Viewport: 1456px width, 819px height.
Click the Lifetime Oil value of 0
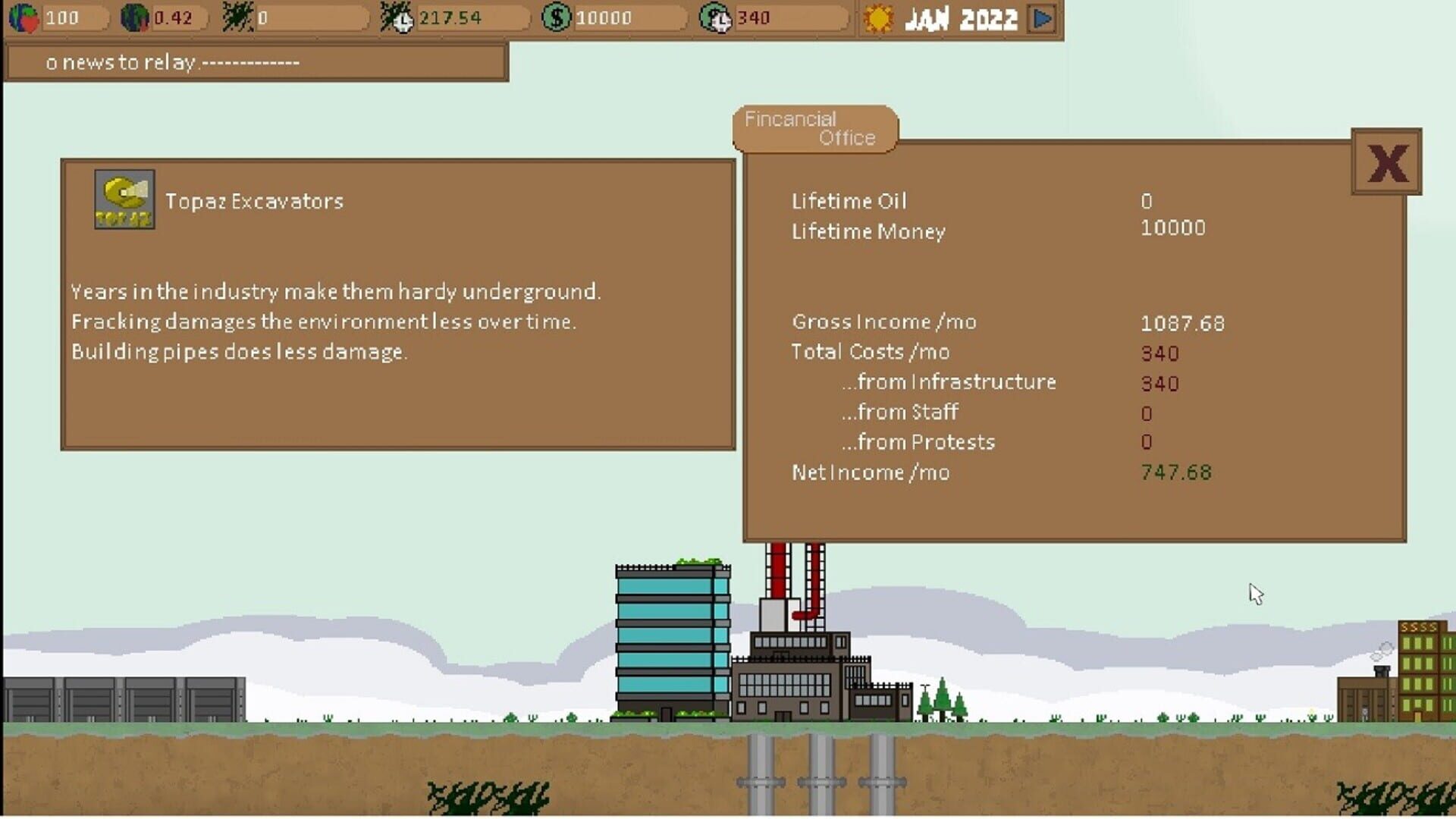click(x=1145, y=201)
